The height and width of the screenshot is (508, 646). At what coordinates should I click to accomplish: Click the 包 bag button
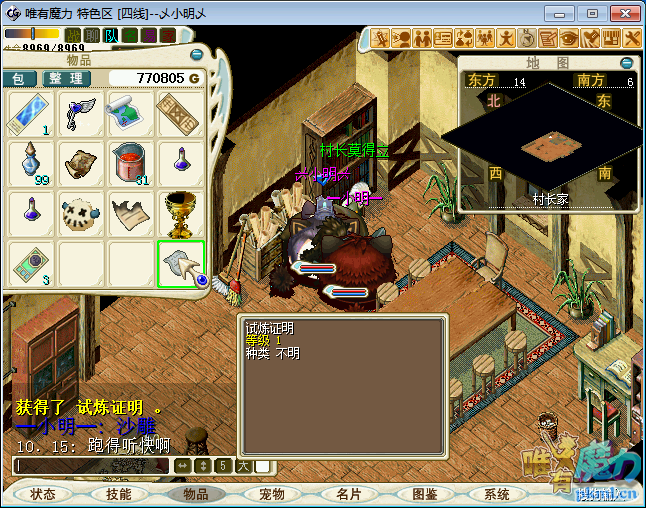[x=19, y=78]
